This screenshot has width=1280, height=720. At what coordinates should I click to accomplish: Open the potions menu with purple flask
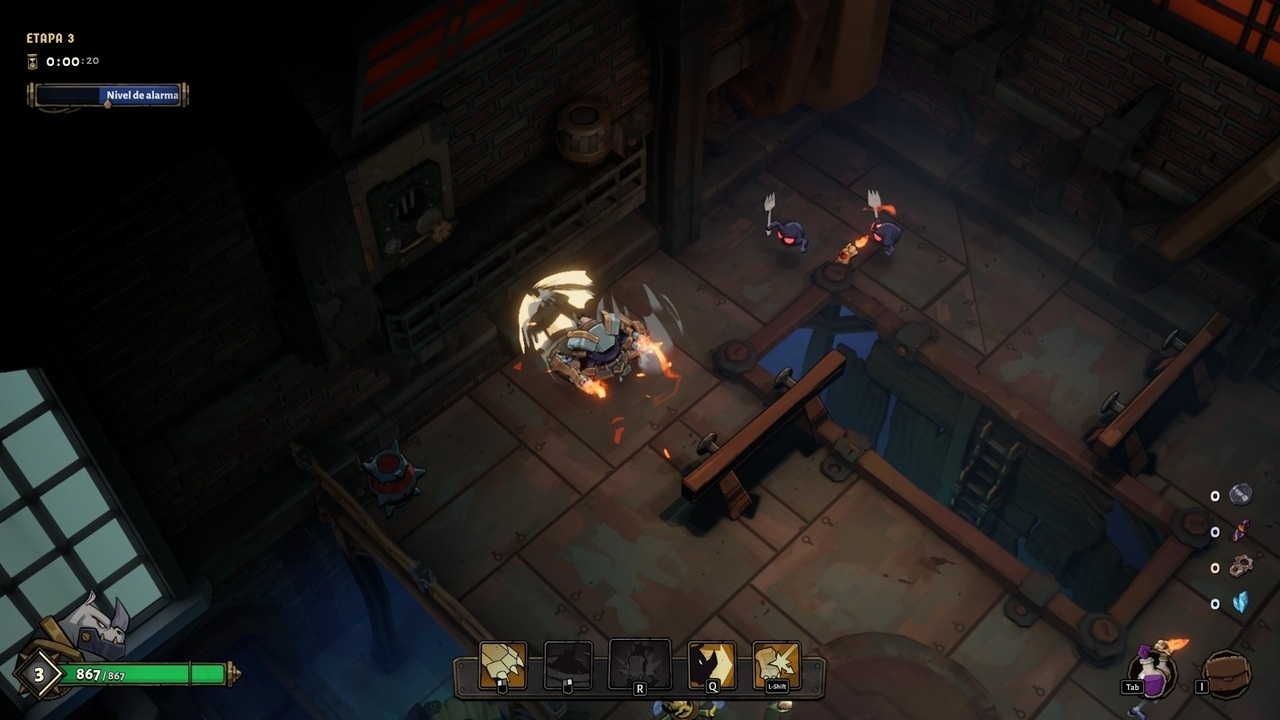click(x=1152, y=672)
